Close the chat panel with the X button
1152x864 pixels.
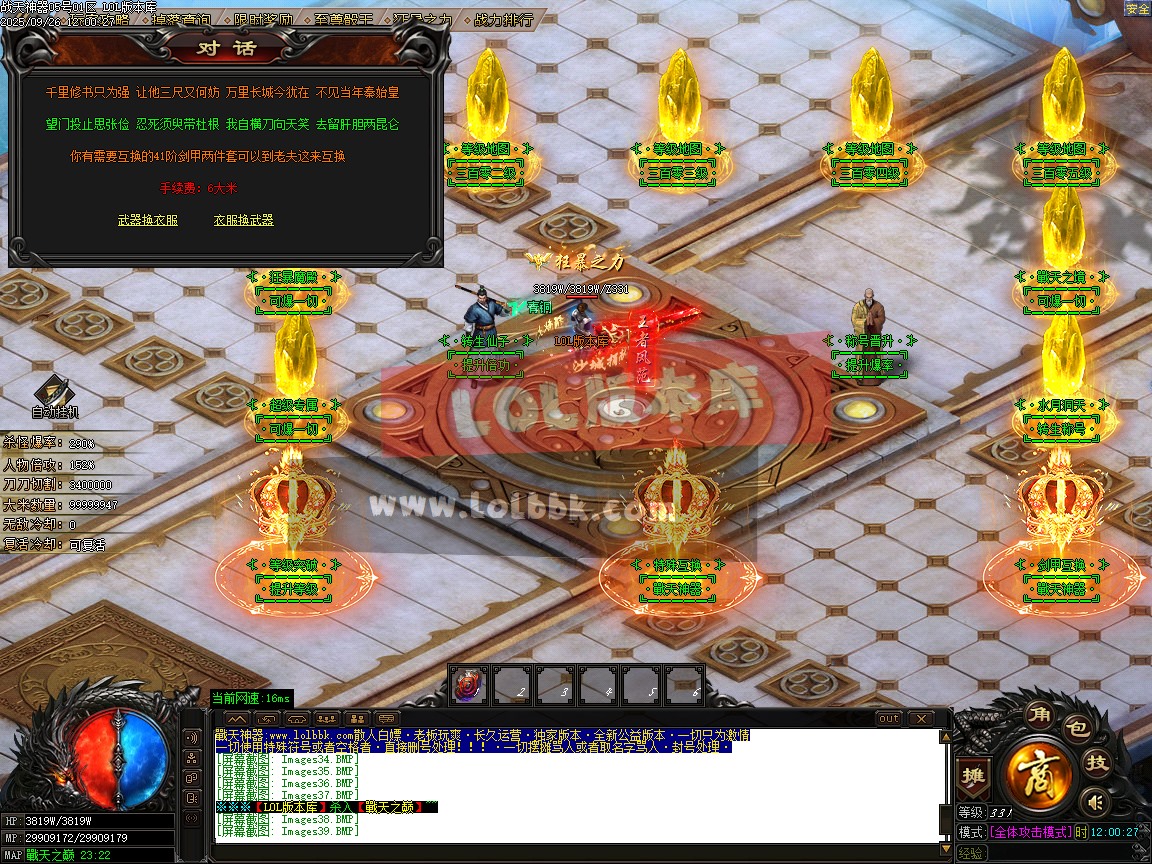[x=920, y=719]
